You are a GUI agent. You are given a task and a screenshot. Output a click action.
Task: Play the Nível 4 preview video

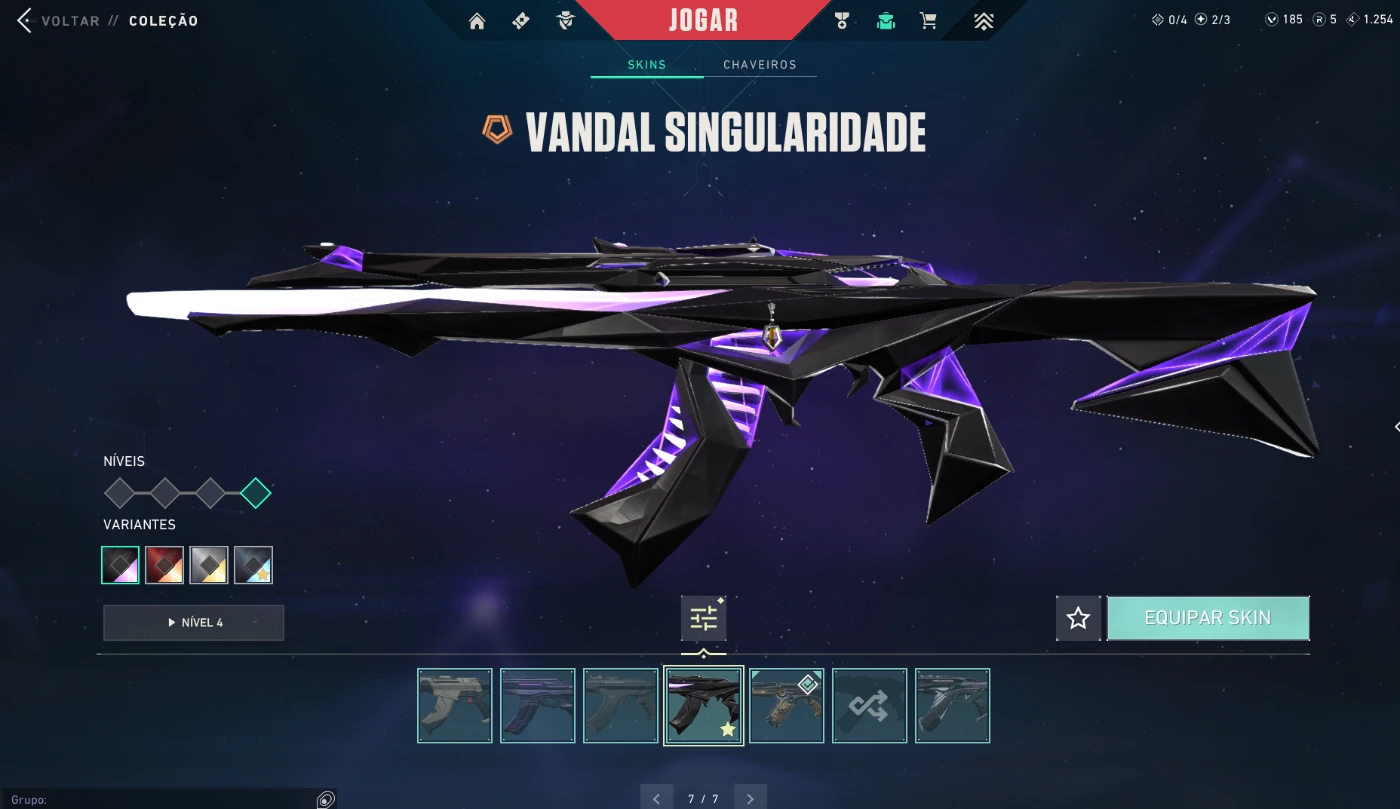(x=193, y=622)
